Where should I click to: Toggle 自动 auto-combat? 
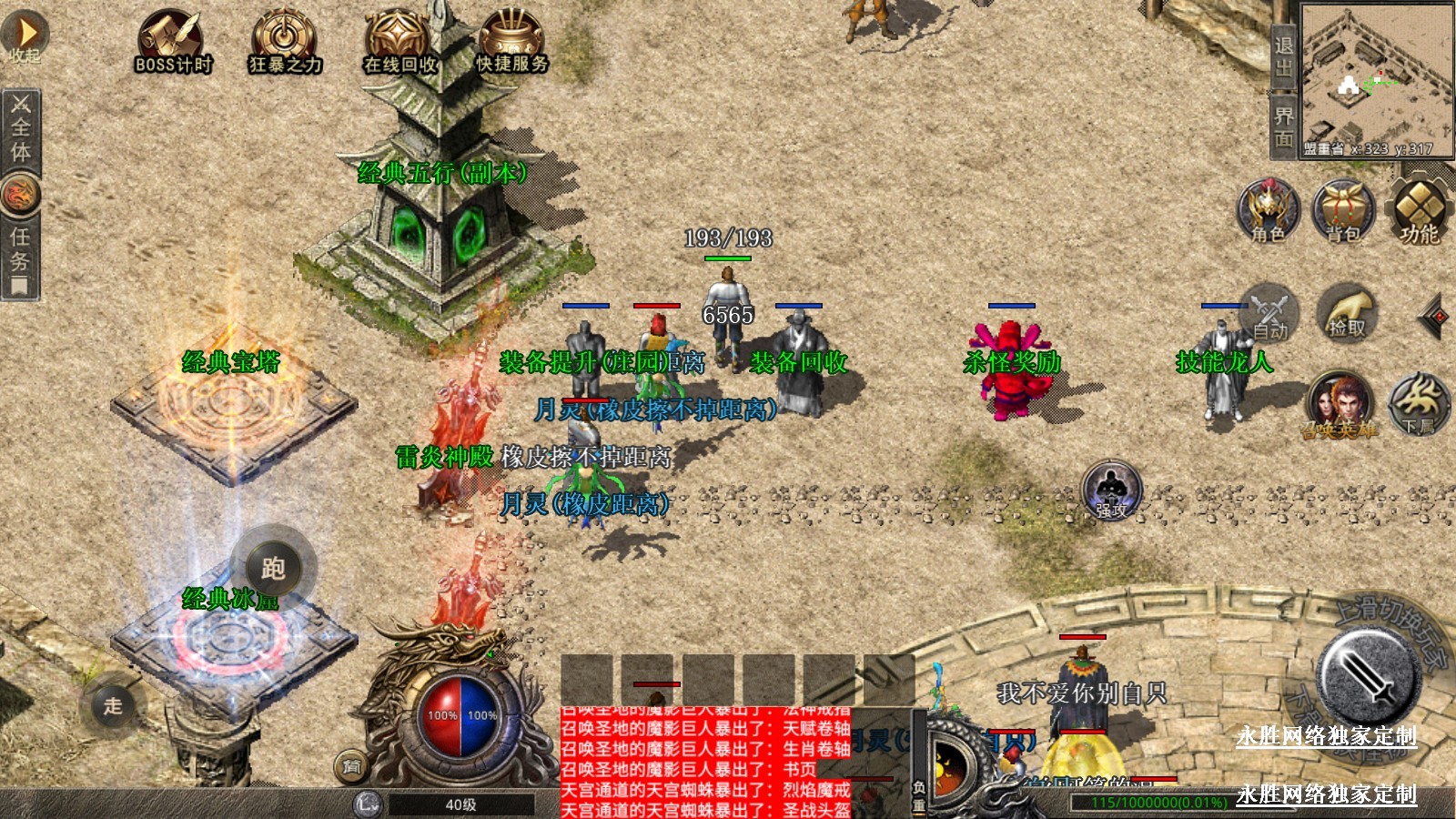click(1269, 313)
